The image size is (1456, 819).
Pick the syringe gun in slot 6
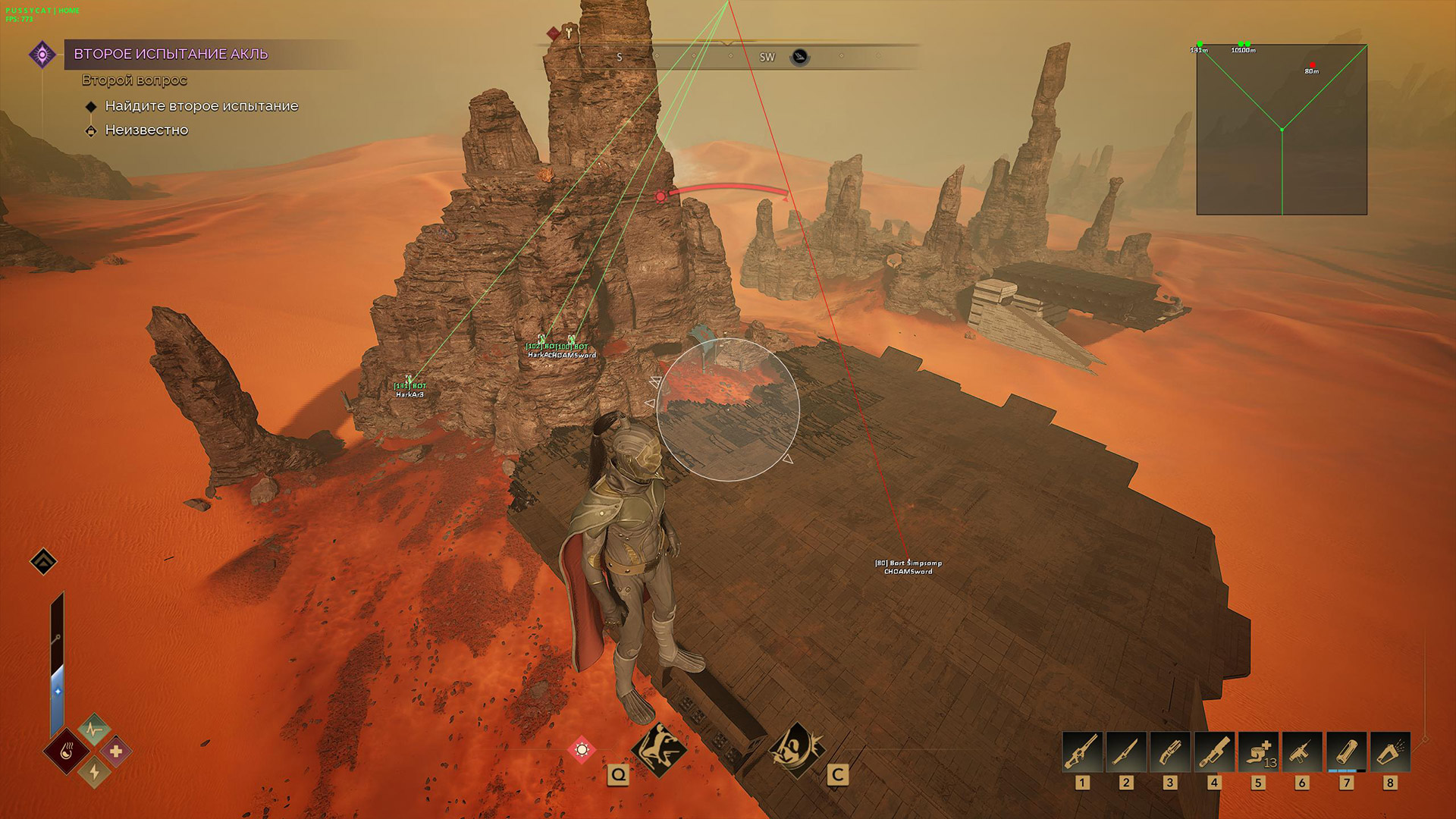1302,752
